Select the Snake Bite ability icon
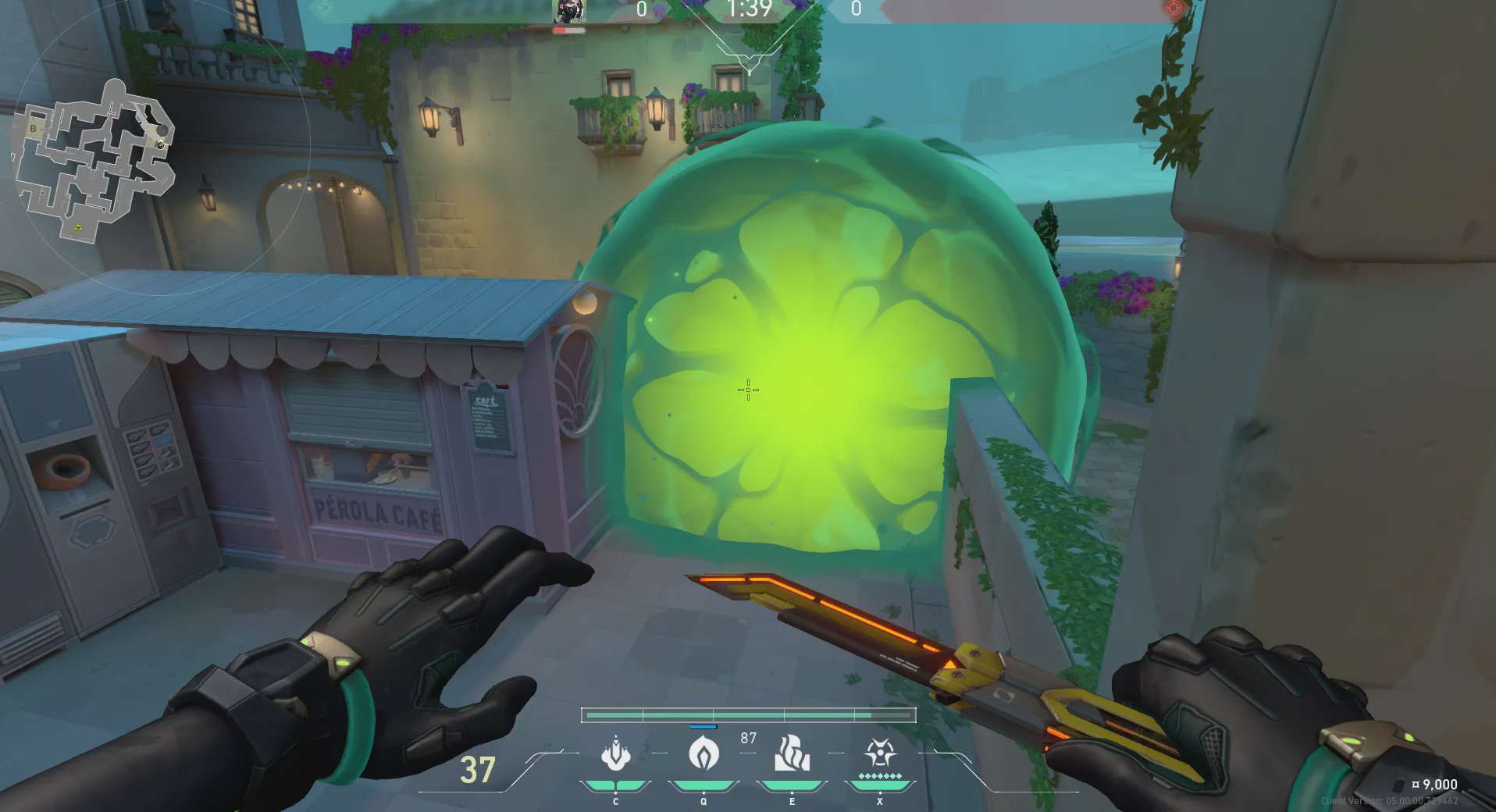 [615, 754]
